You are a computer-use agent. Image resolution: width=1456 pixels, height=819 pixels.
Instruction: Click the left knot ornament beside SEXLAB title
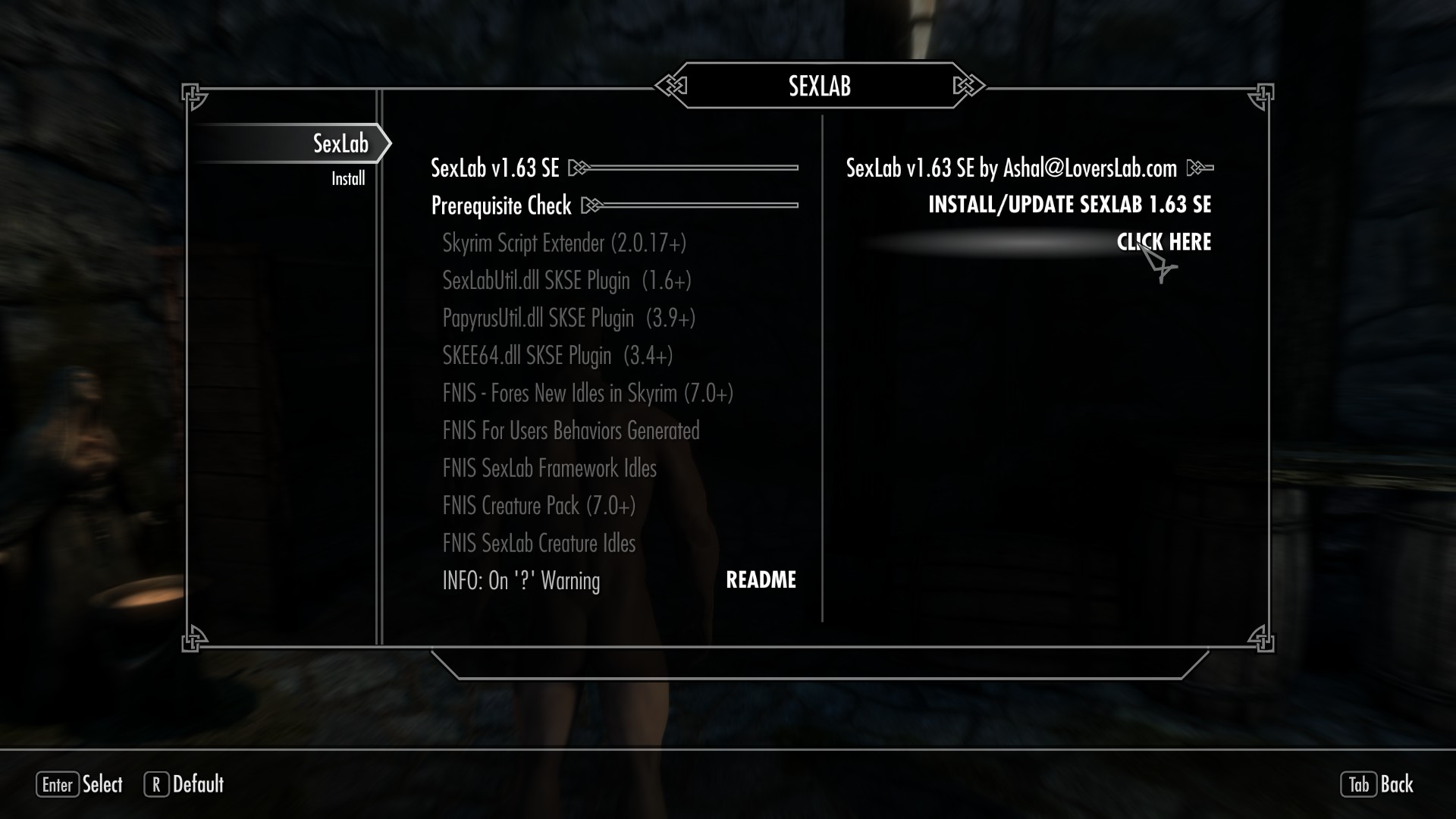(672, 86)
